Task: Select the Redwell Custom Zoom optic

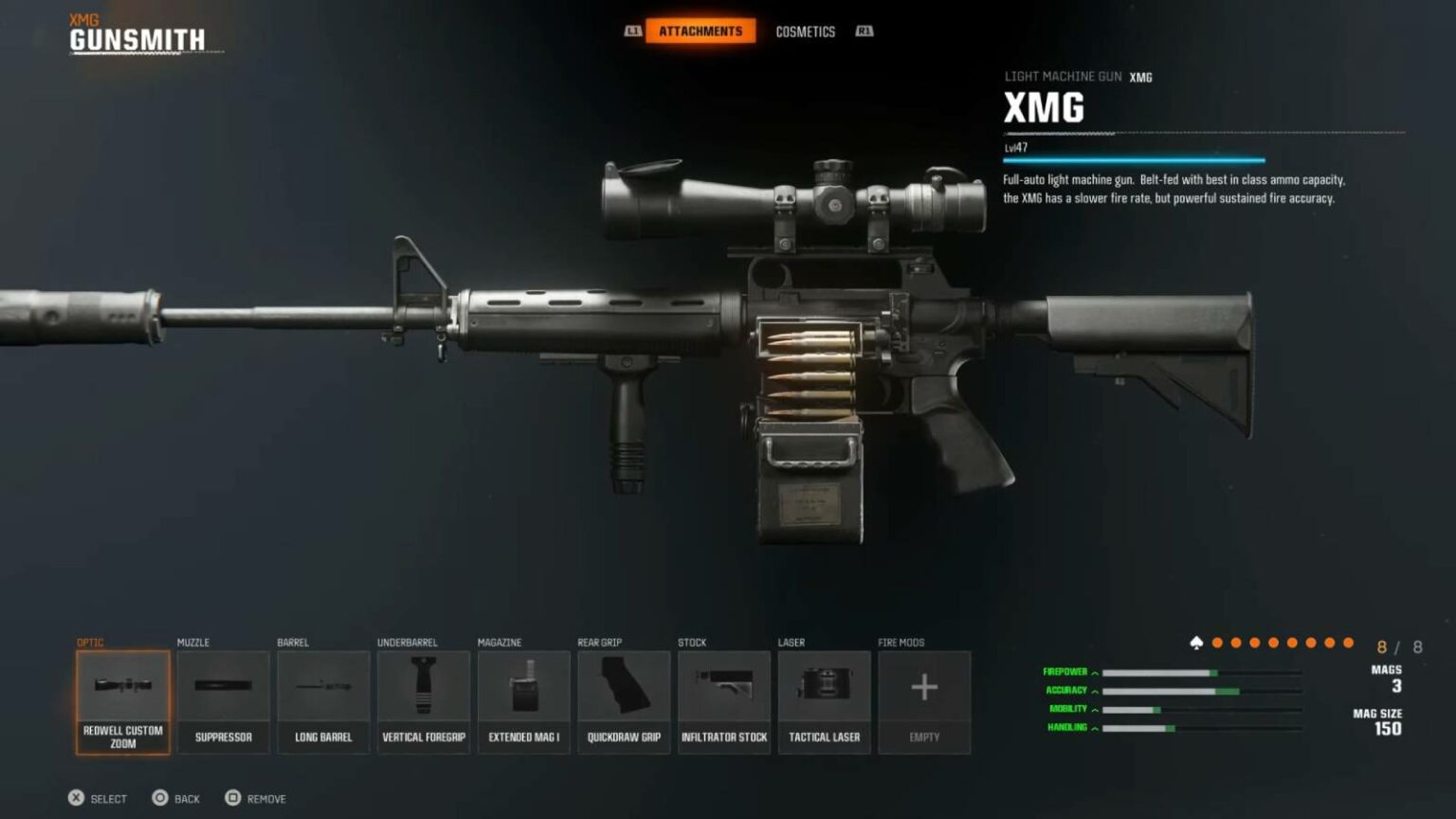Action: pos(121,701)
